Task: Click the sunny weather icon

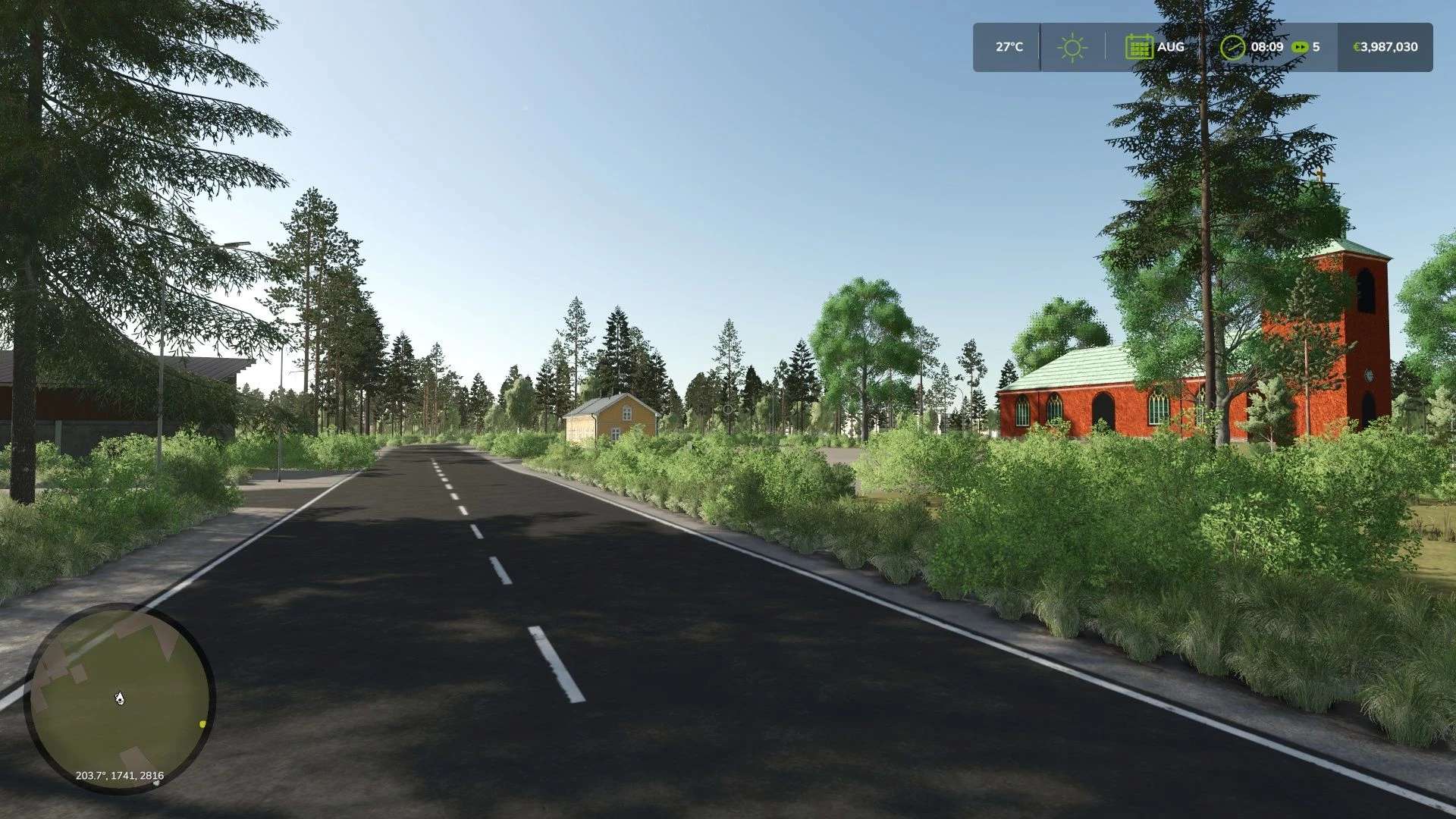Action: (x=1072, y=47)
